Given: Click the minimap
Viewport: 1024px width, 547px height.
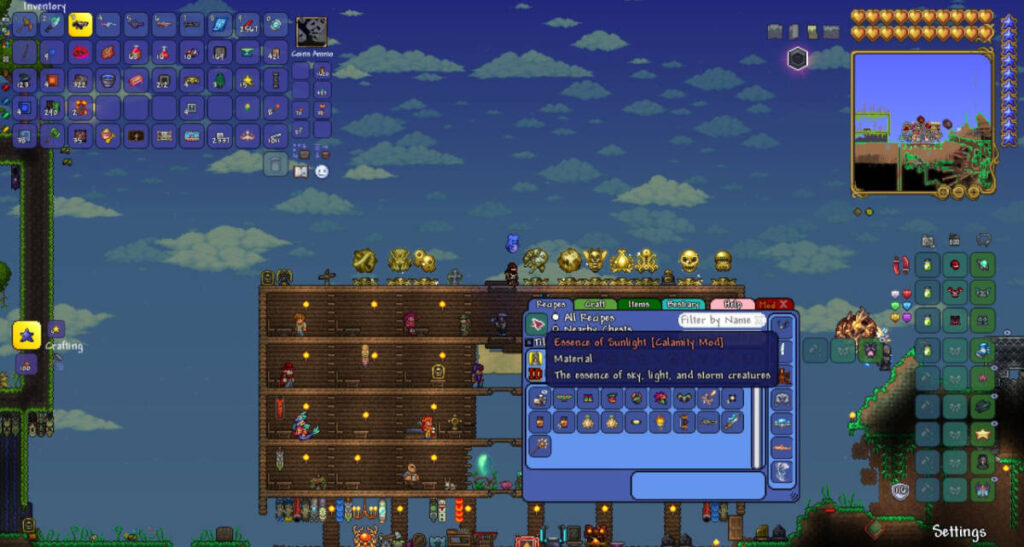Looking at the screenshot, I should [x=921, y=121].
